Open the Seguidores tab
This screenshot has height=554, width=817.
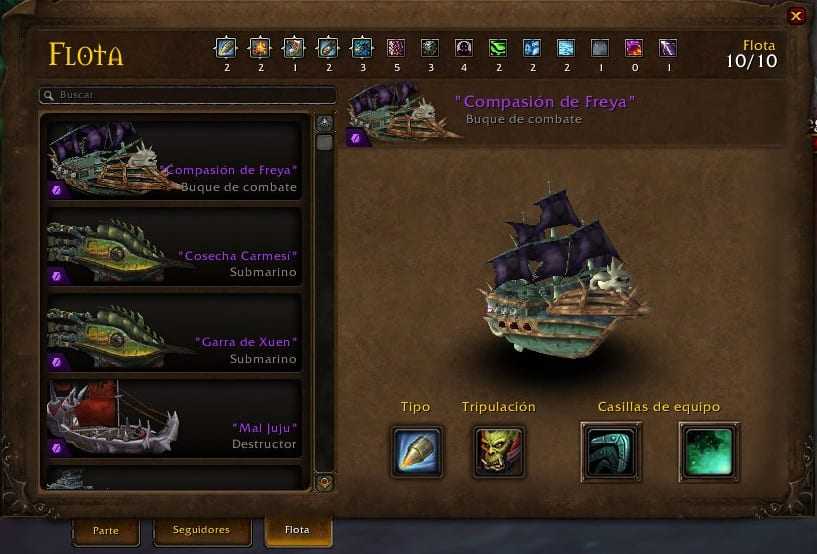click(201, 530)
